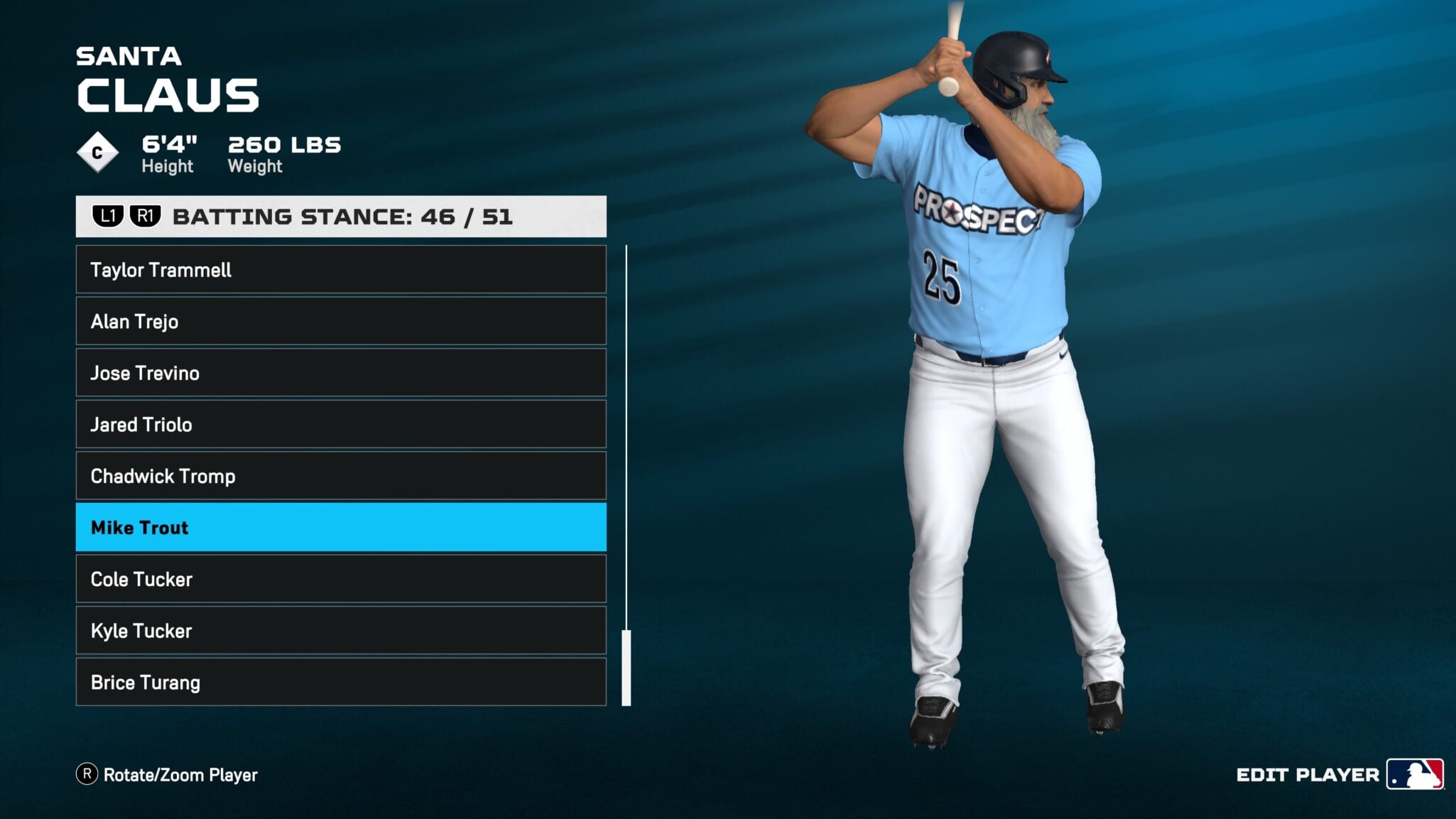Screen dimensions: 1456x819
Task: Choose the Kyle Tucker stance
Action: pos(341,630)
